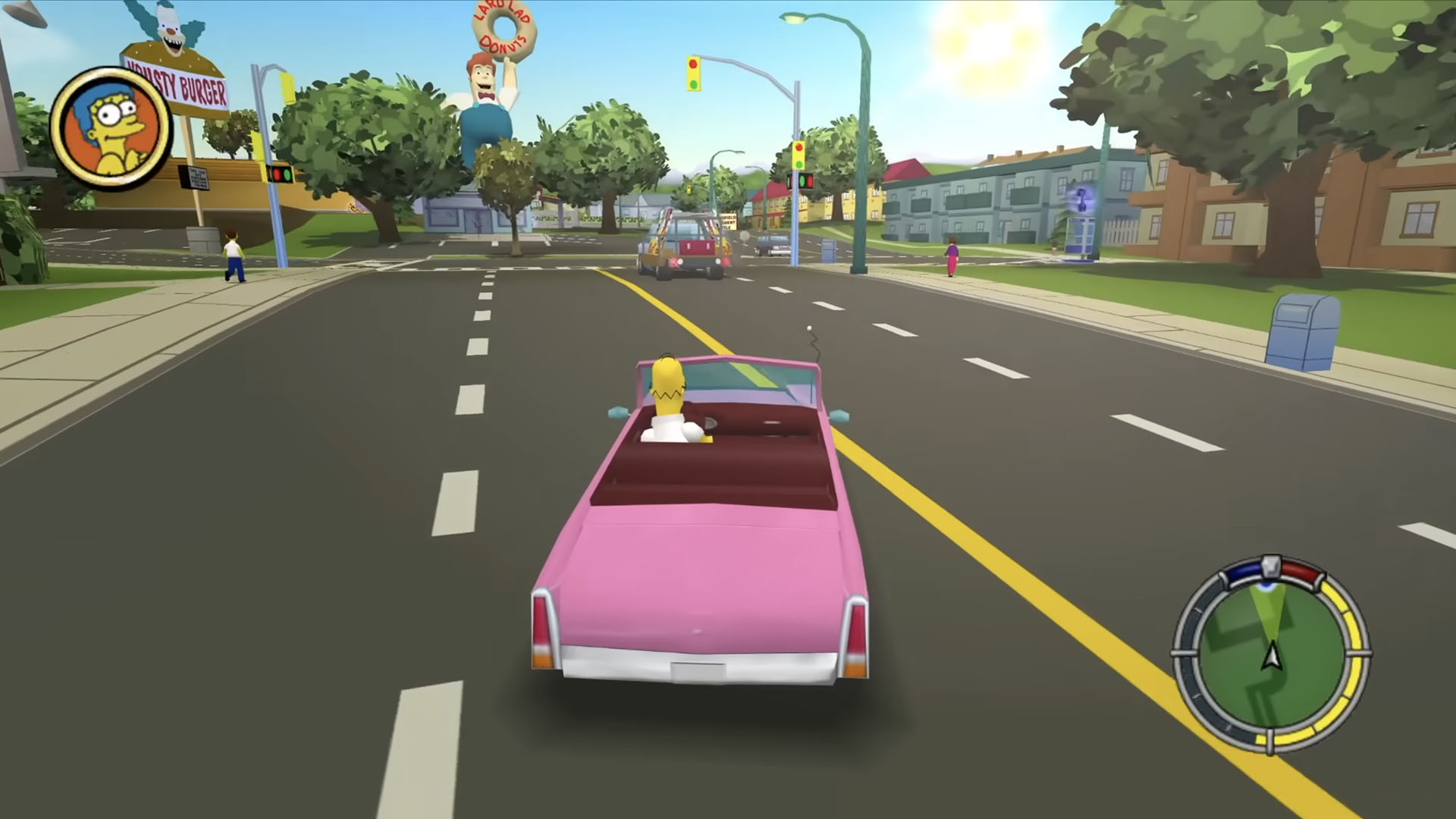Screen dimensions: 1456x819
Task: Toggle the red signal on the right traffic light
Action: (799, 146)
